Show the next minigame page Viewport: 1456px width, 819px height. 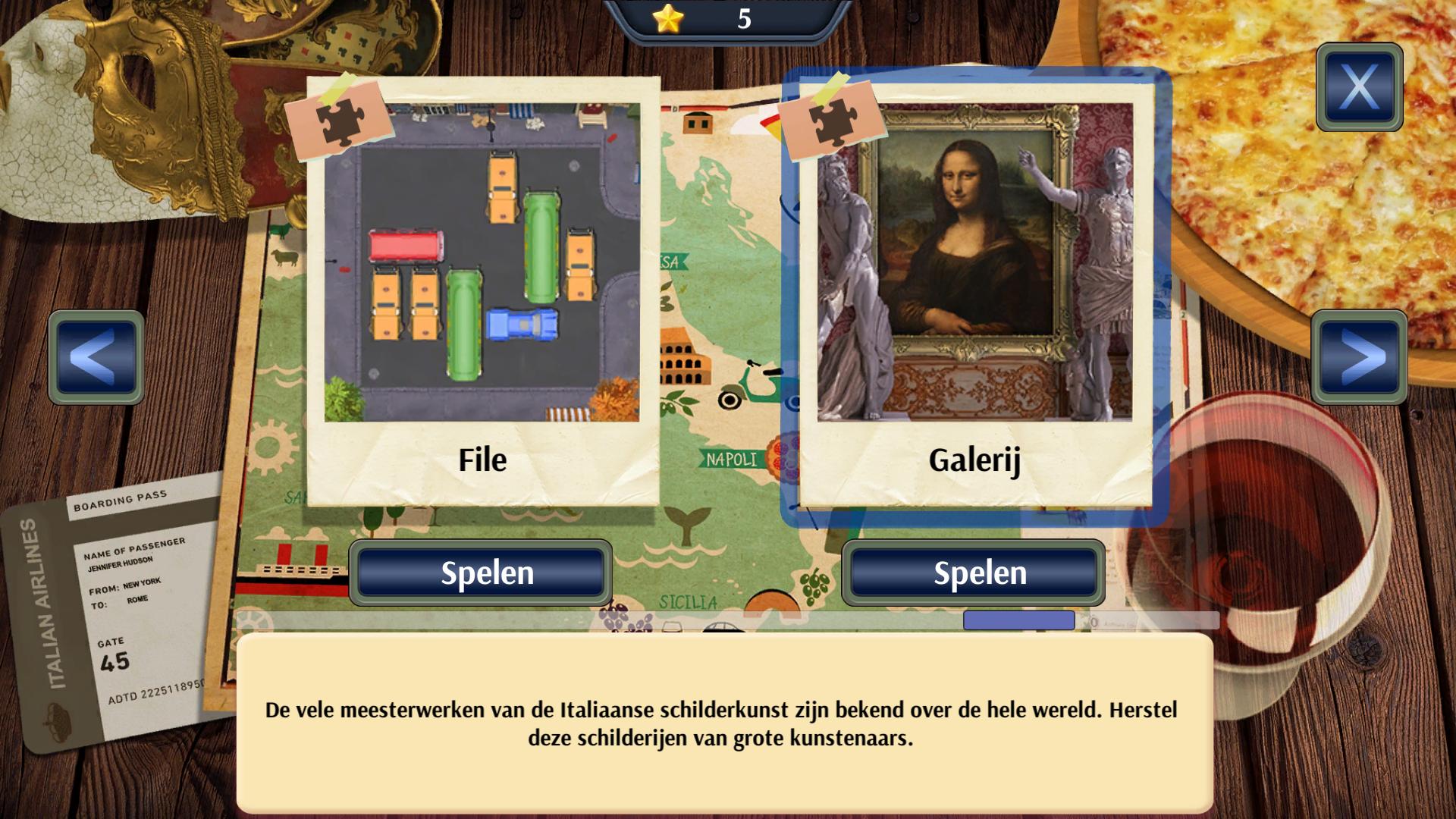tap(1359, 356)
